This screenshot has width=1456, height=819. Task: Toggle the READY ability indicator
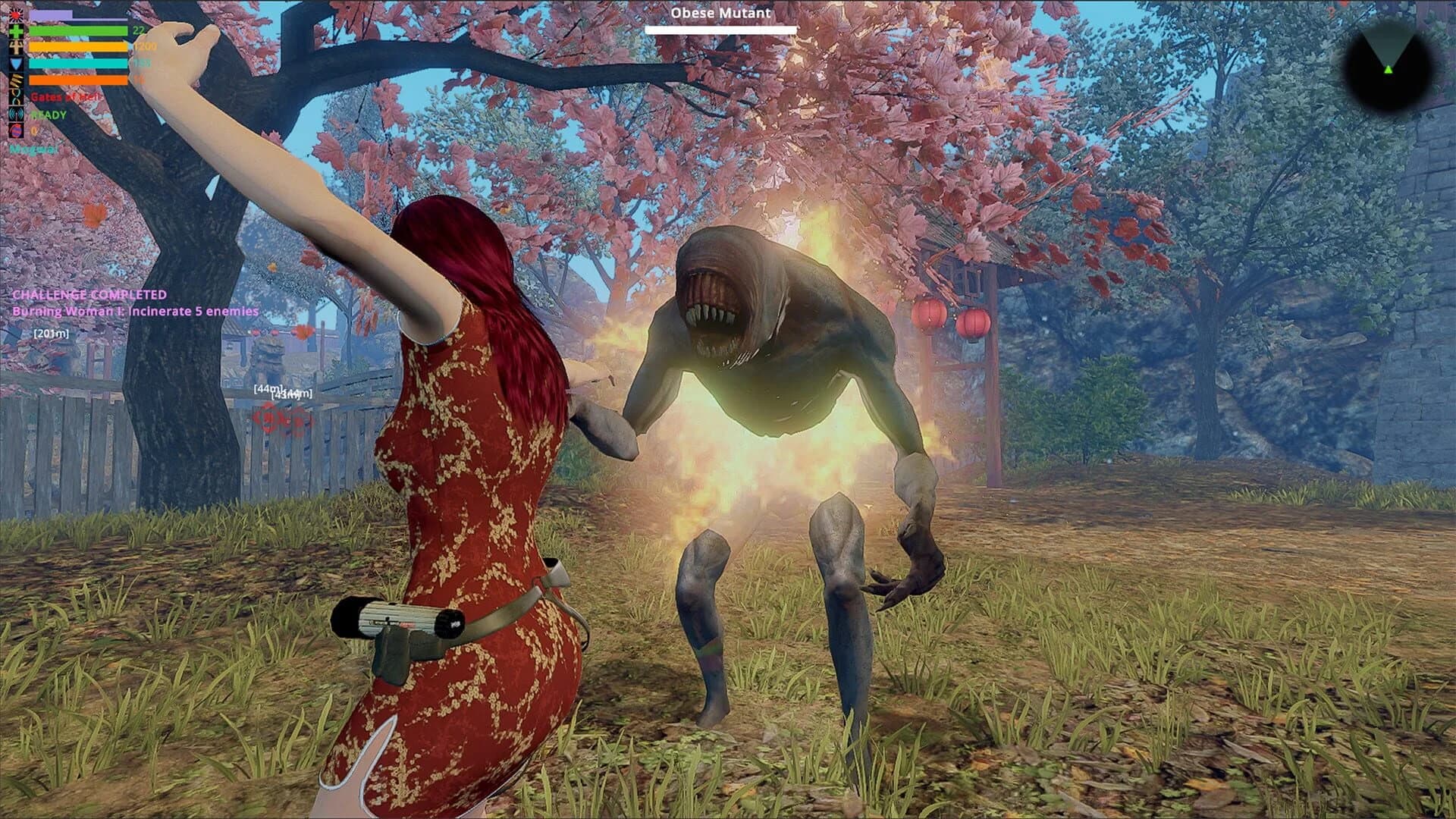click(x=47, y=114)
